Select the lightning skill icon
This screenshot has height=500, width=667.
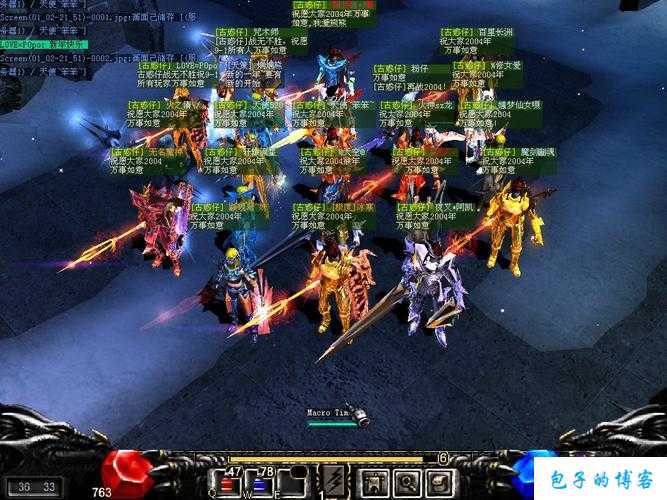[x=332, y=481]
